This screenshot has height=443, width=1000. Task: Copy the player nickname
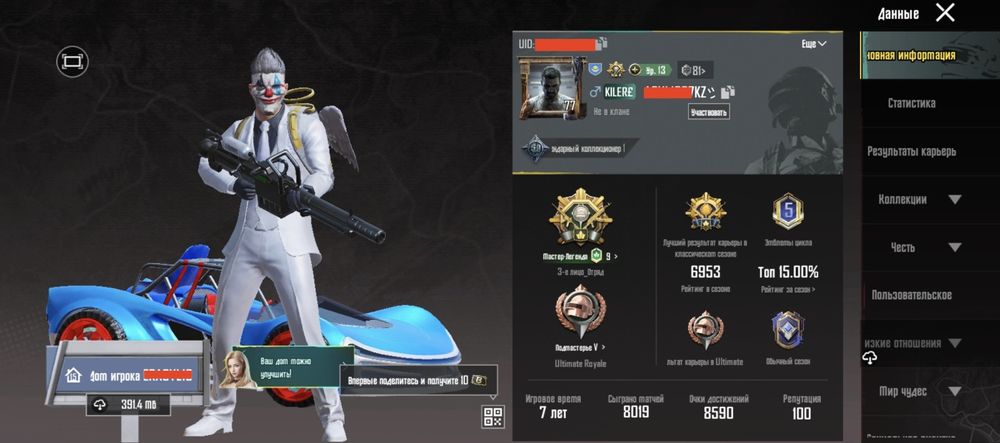coord(730,92)
